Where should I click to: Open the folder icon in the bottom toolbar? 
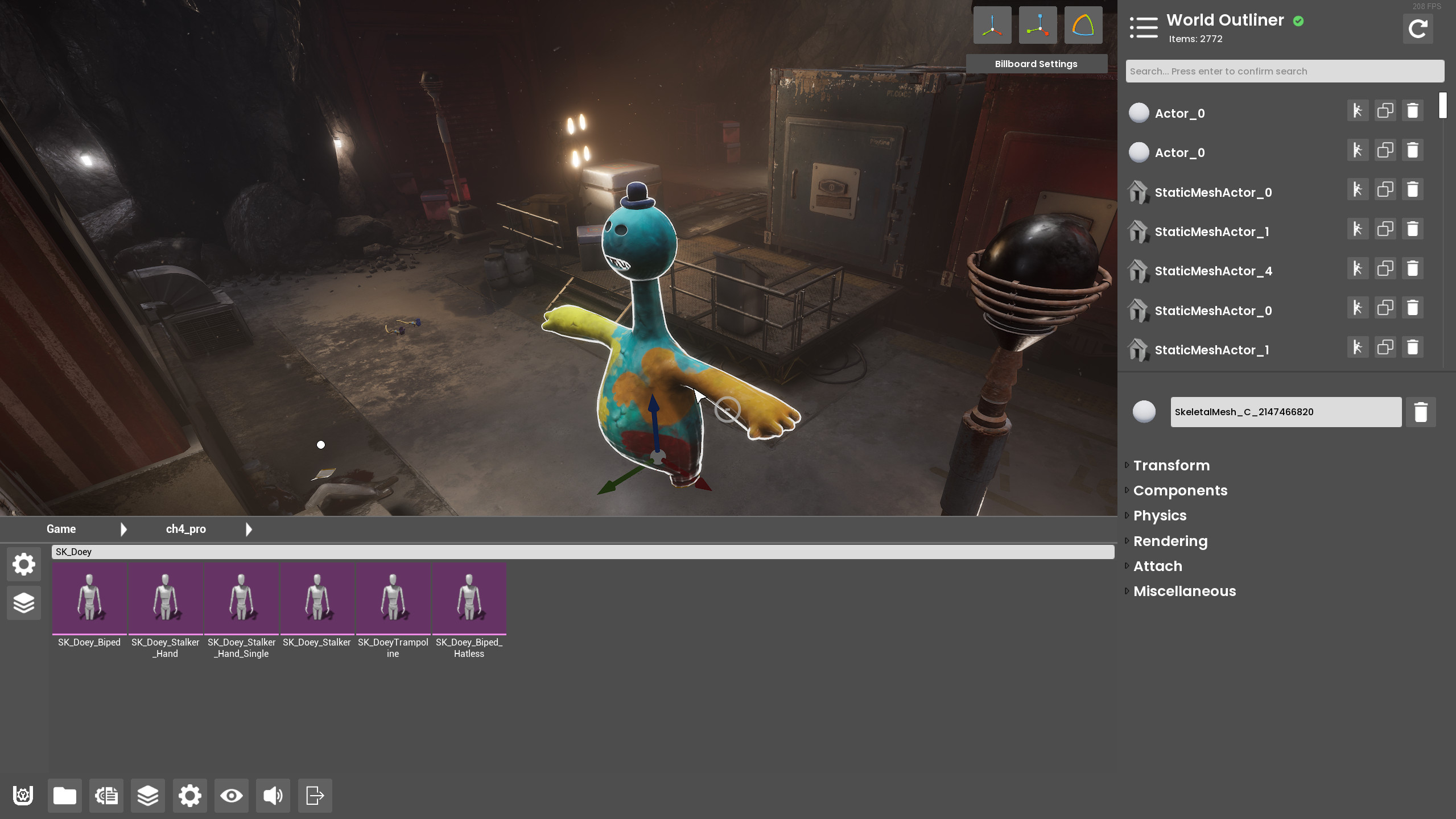tap(64, 796)
